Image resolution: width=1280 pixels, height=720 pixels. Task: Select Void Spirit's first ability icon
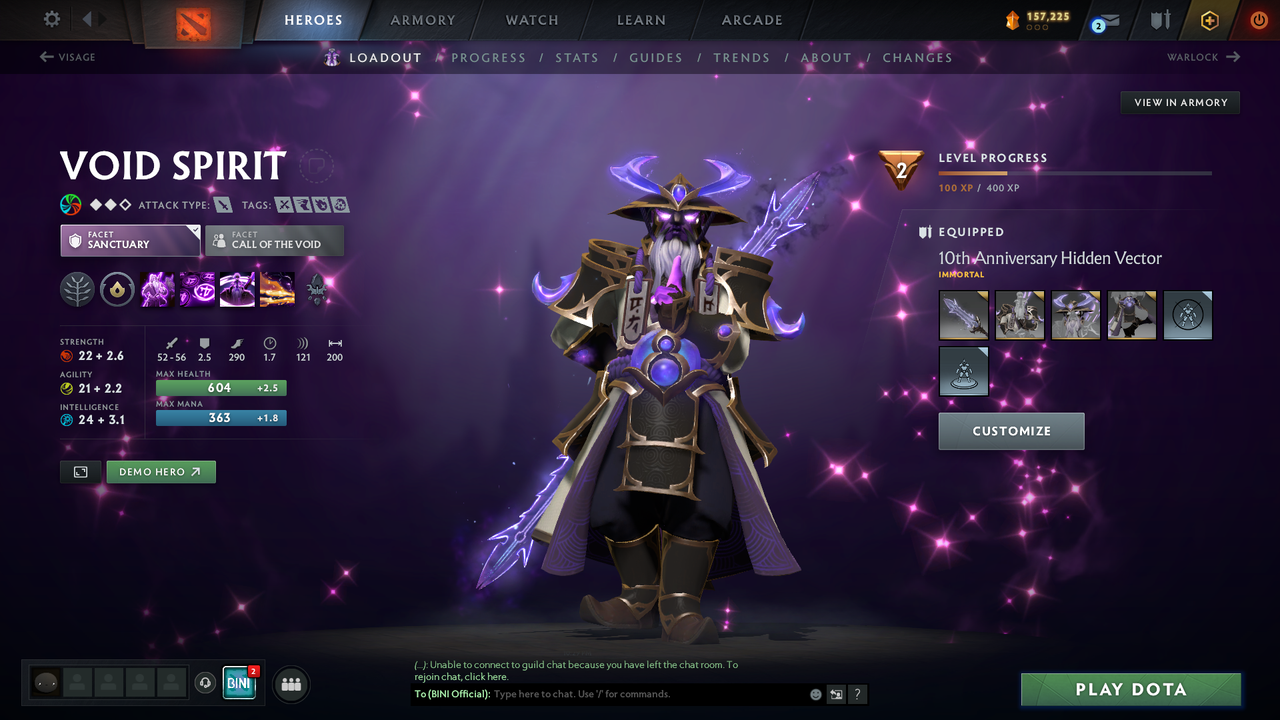click(156, 289)
